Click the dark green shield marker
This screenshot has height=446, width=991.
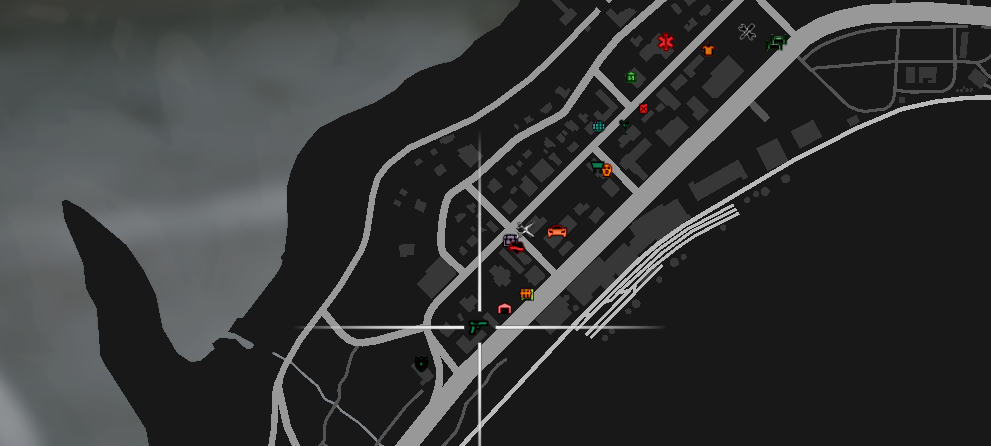421,364
